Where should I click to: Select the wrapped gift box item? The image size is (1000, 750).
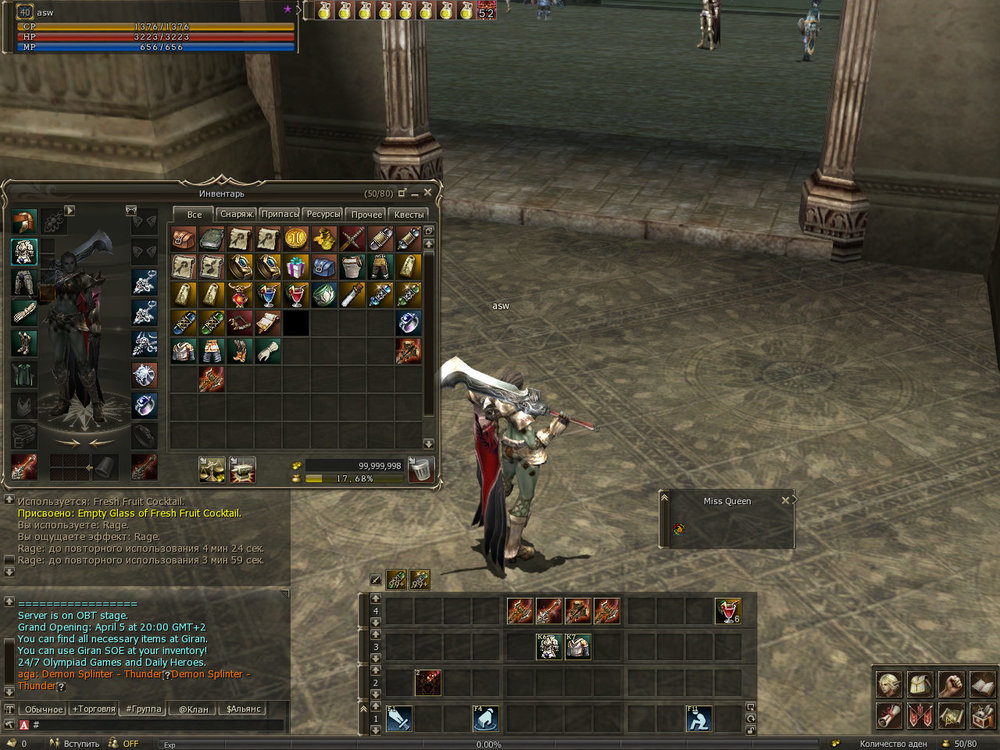click(x=295, y=266)
